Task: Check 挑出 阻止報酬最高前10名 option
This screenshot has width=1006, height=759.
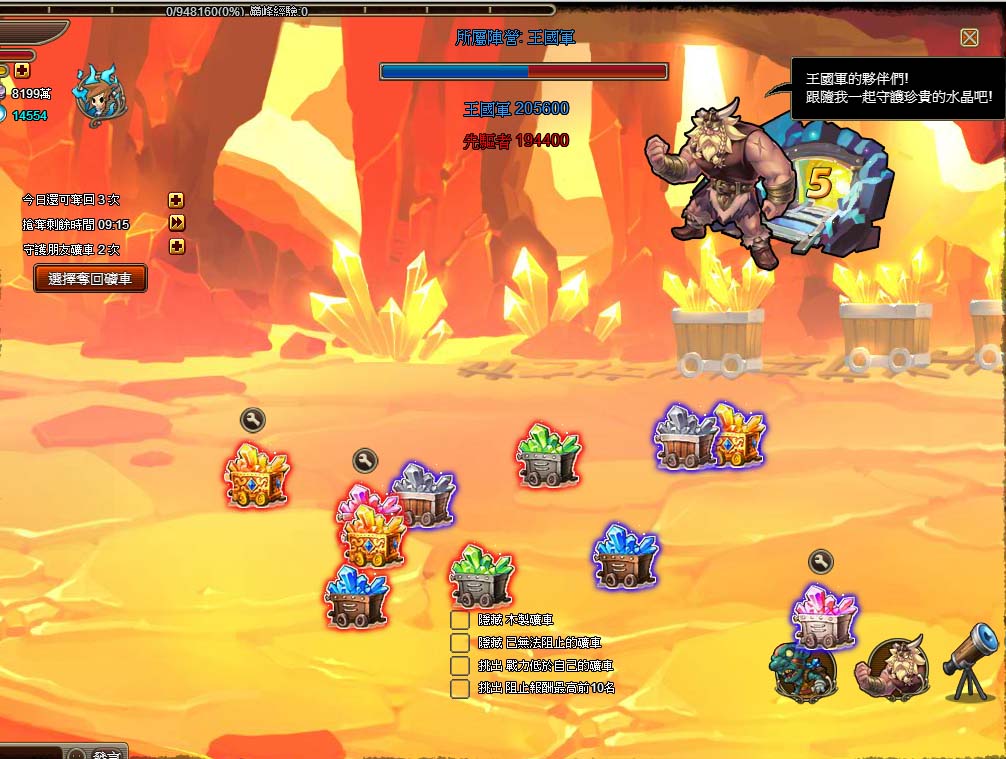Action: tap(460, 689)
